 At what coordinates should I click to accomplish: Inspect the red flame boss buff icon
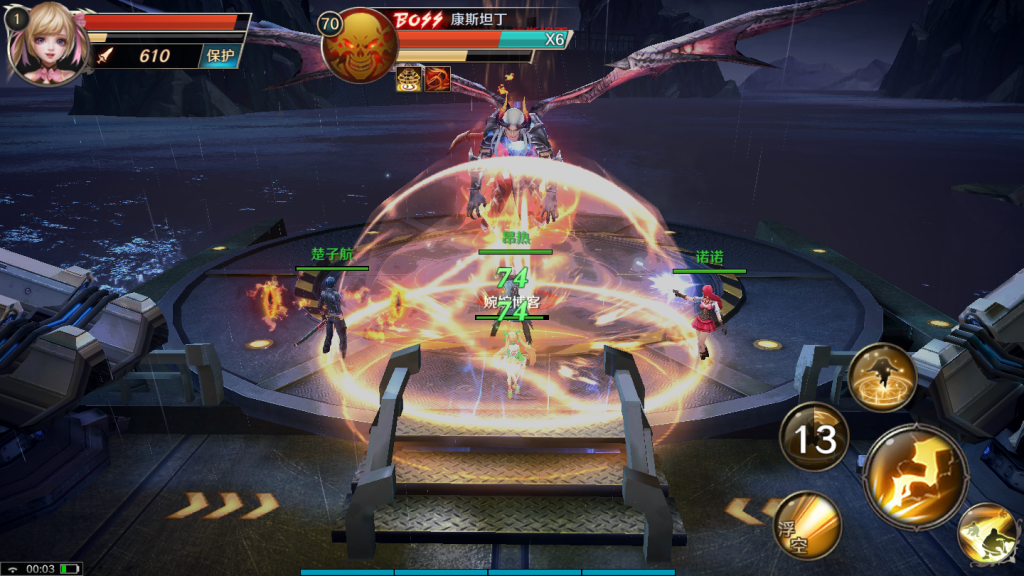[436, 78]
